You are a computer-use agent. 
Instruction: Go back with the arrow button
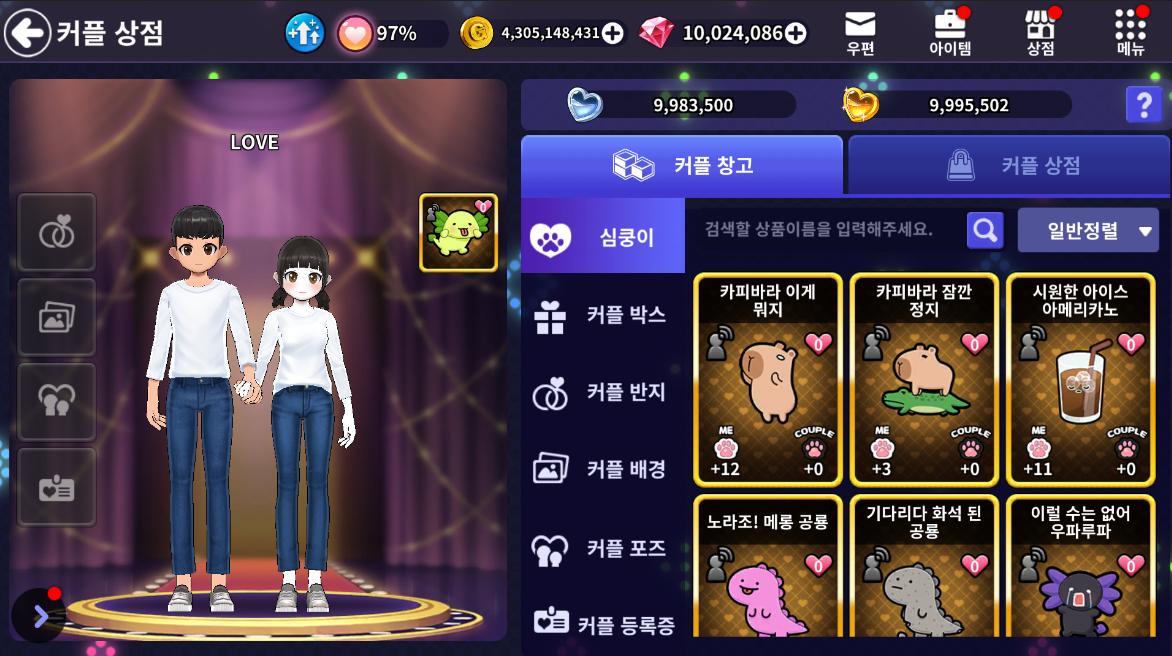(x=28, y=33)
